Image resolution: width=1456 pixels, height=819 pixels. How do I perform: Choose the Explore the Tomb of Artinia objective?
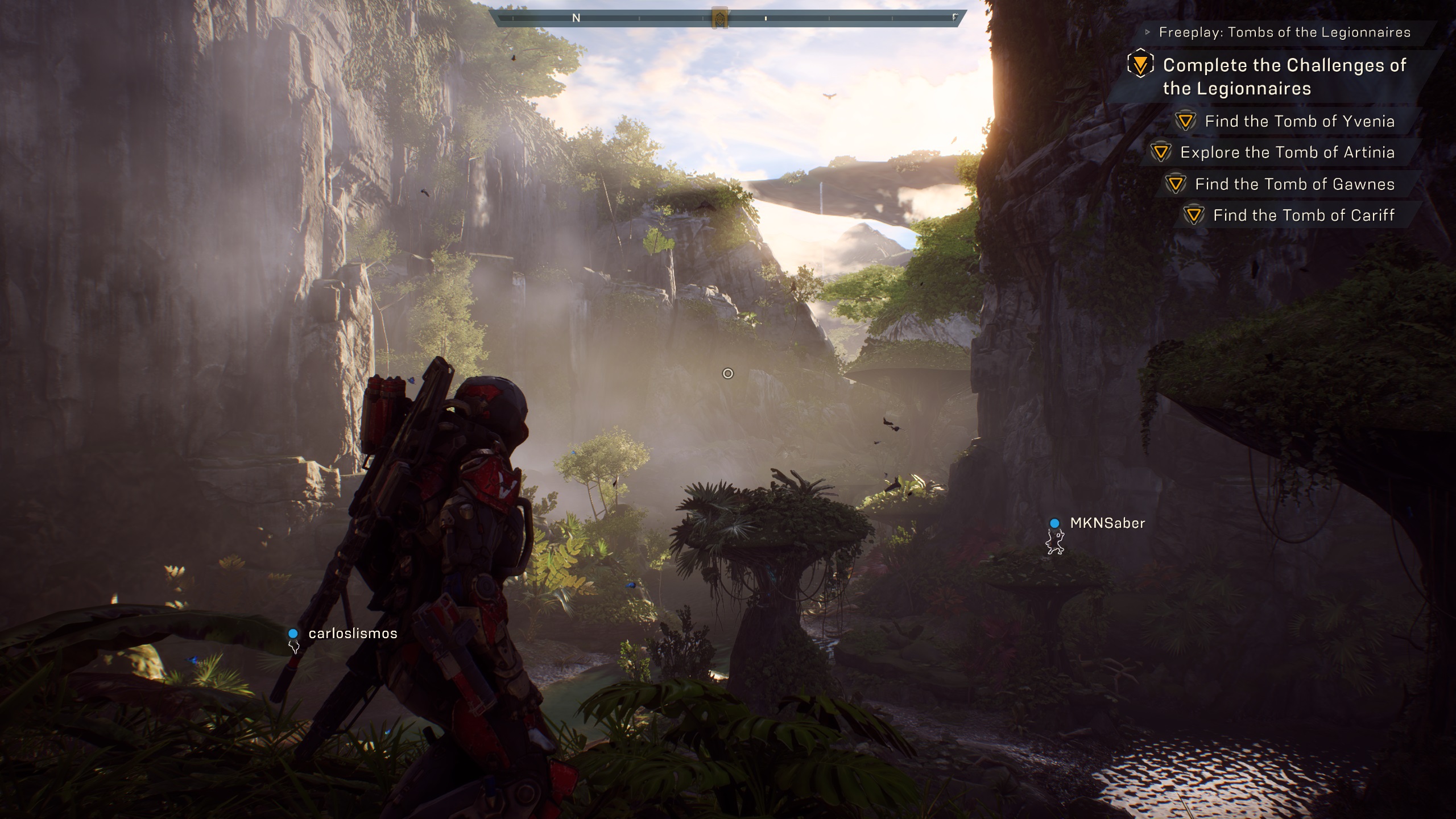click(1287, 152)
